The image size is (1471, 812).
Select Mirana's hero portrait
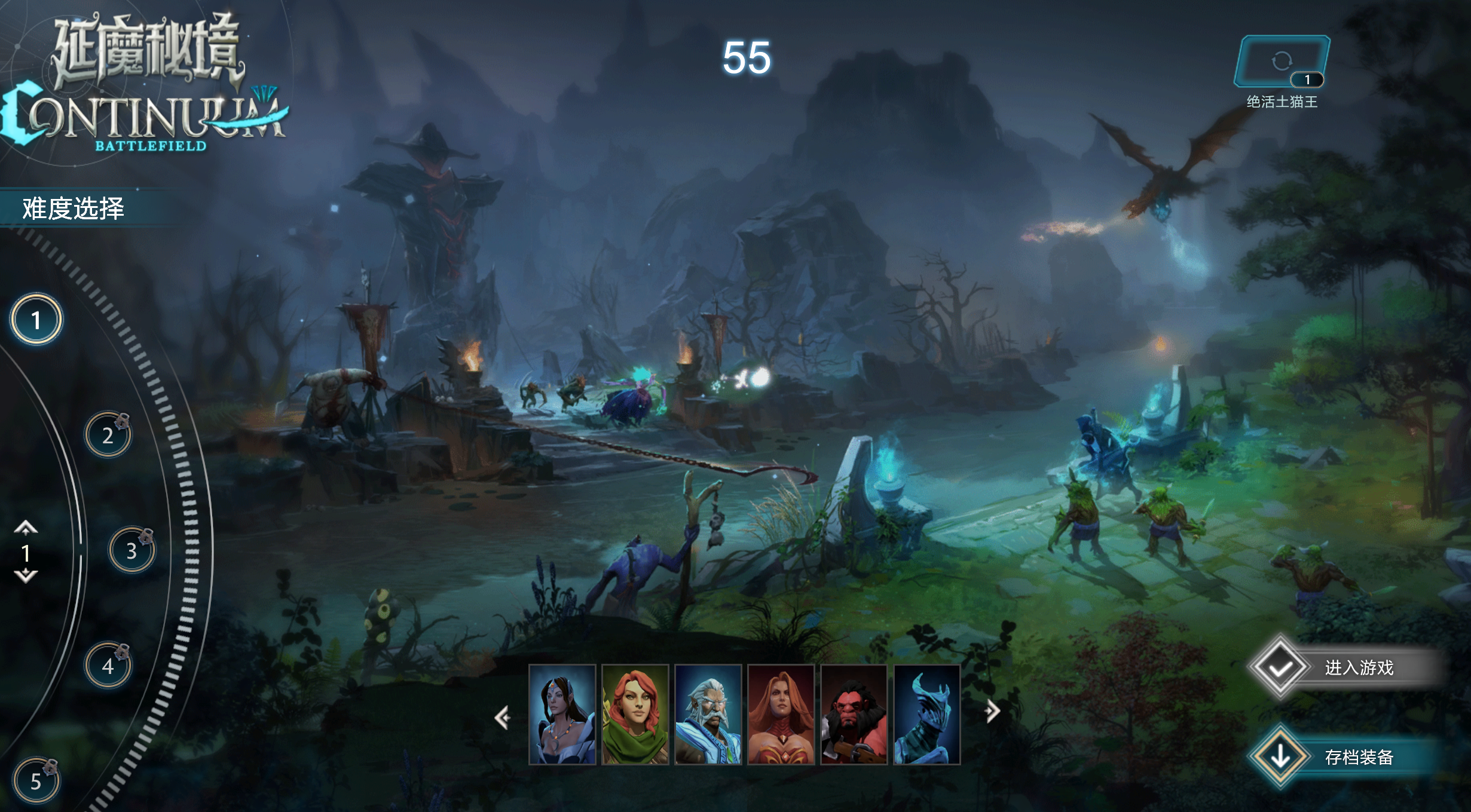click(562, 715)
